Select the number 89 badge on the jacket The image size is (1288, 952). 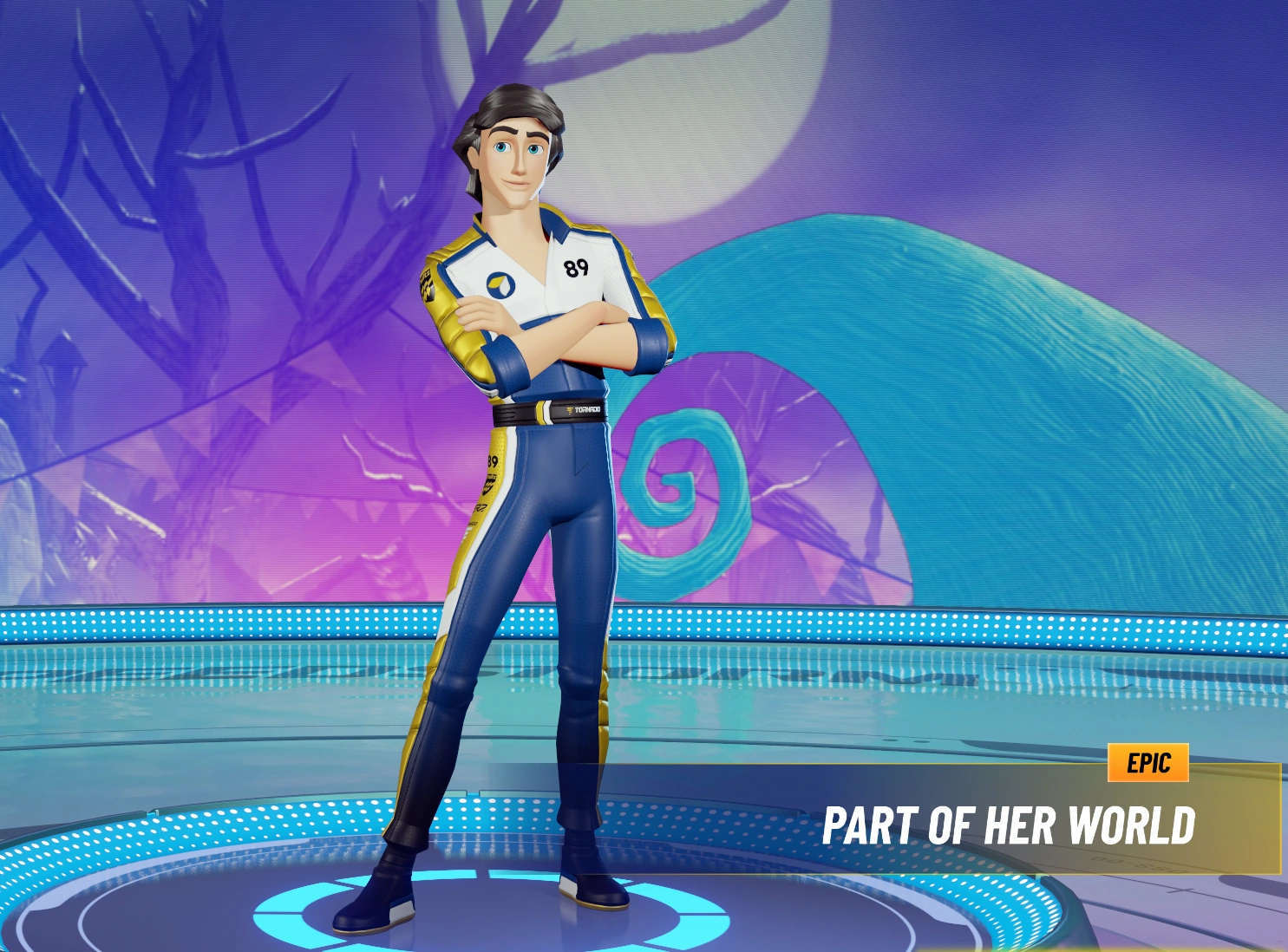575,268
